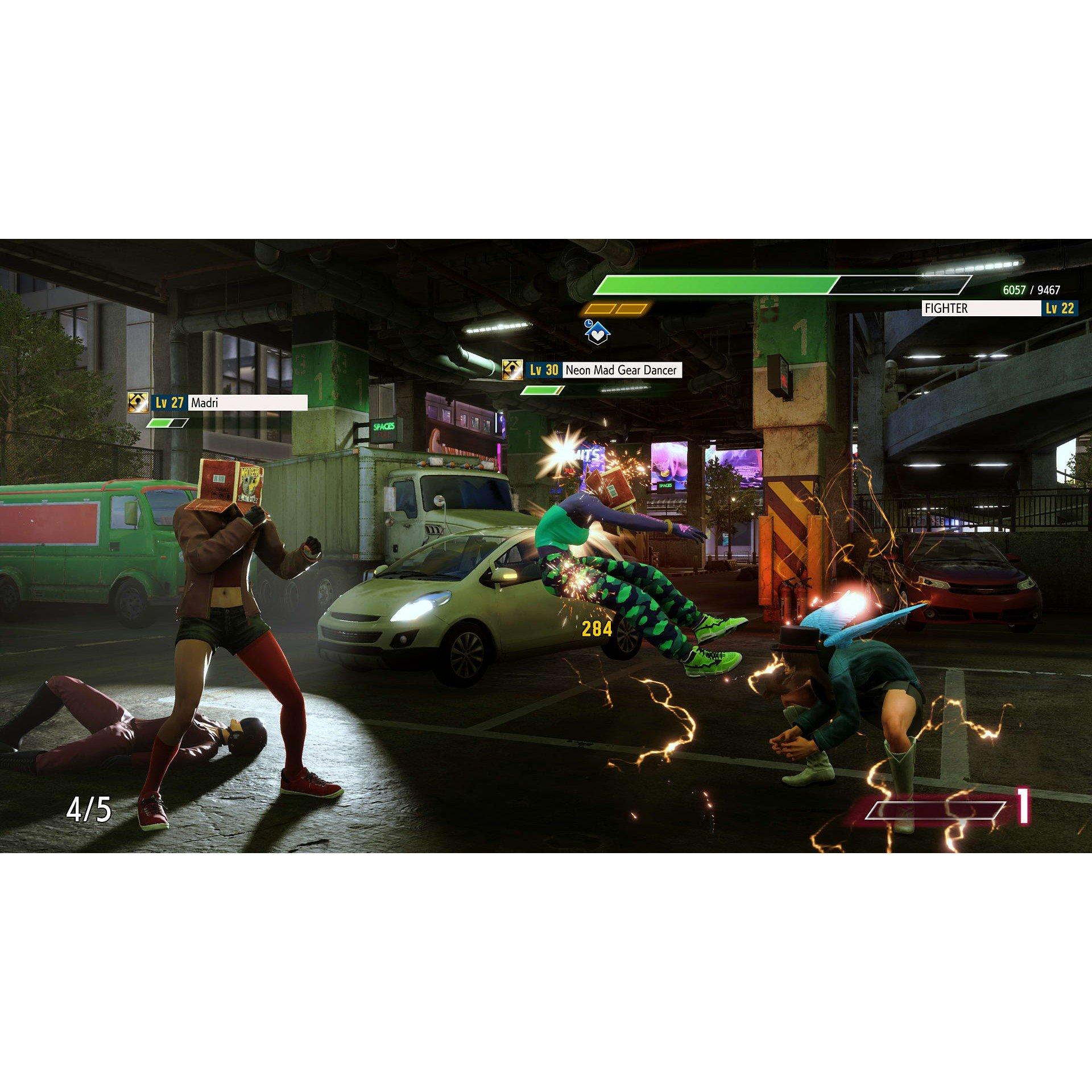Expand Madri's white nameplate
This screenshot has width=1092, height=1092.
[248, 402]
